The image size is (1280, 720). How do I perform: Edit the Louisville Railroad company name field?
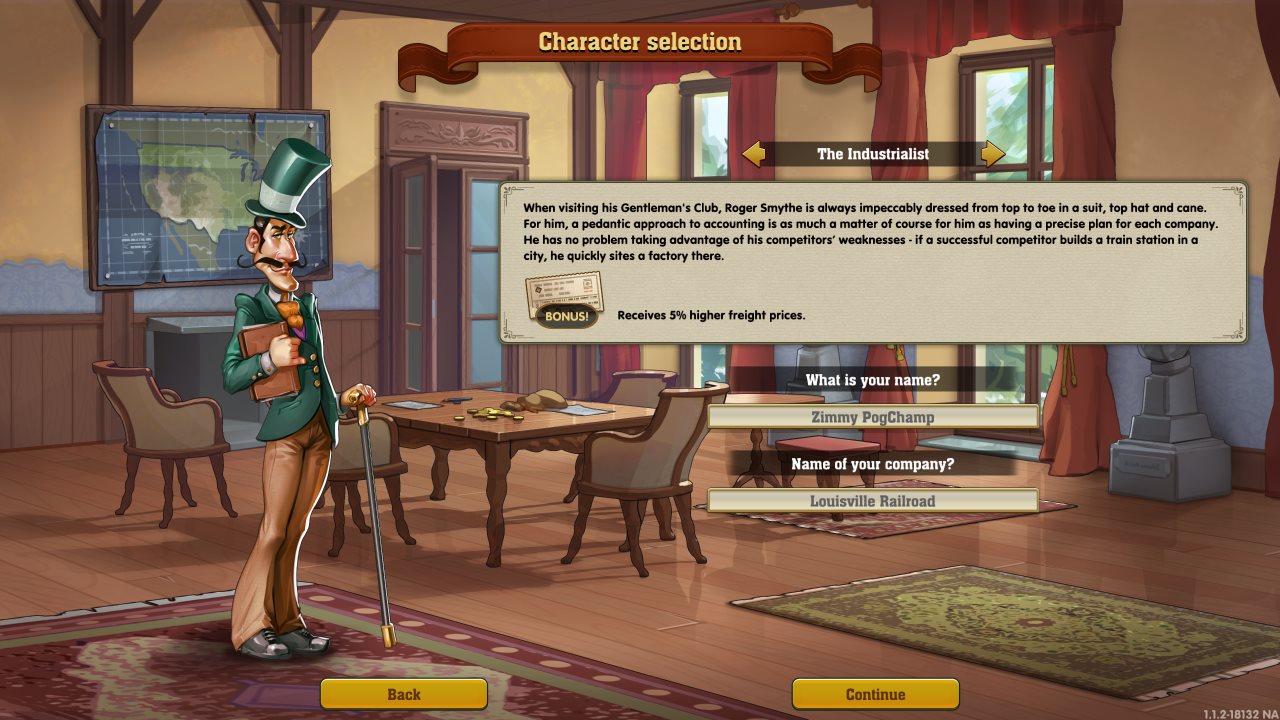click(x=873, y=501)
